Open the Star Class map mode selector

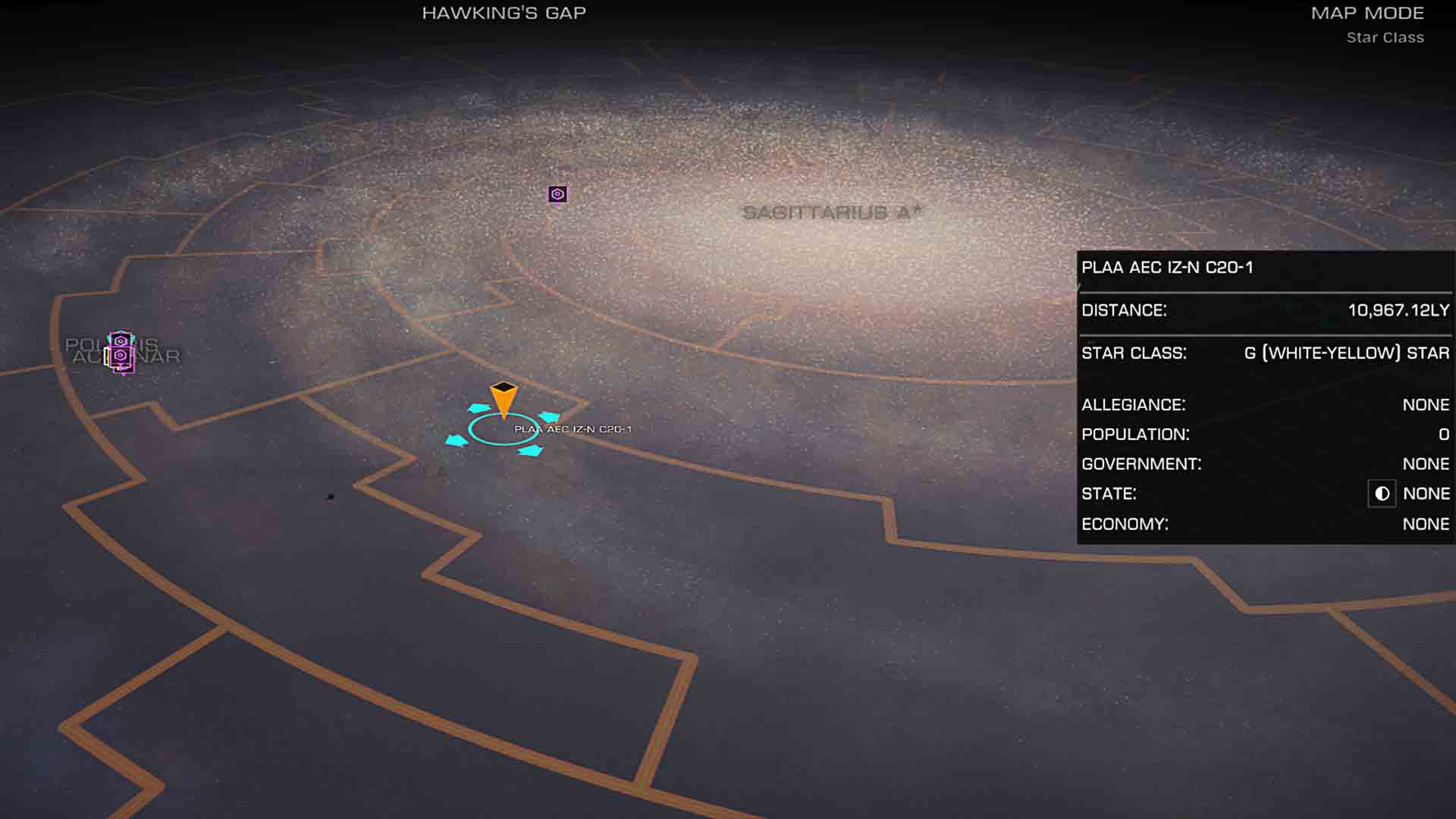point(1383,37)
